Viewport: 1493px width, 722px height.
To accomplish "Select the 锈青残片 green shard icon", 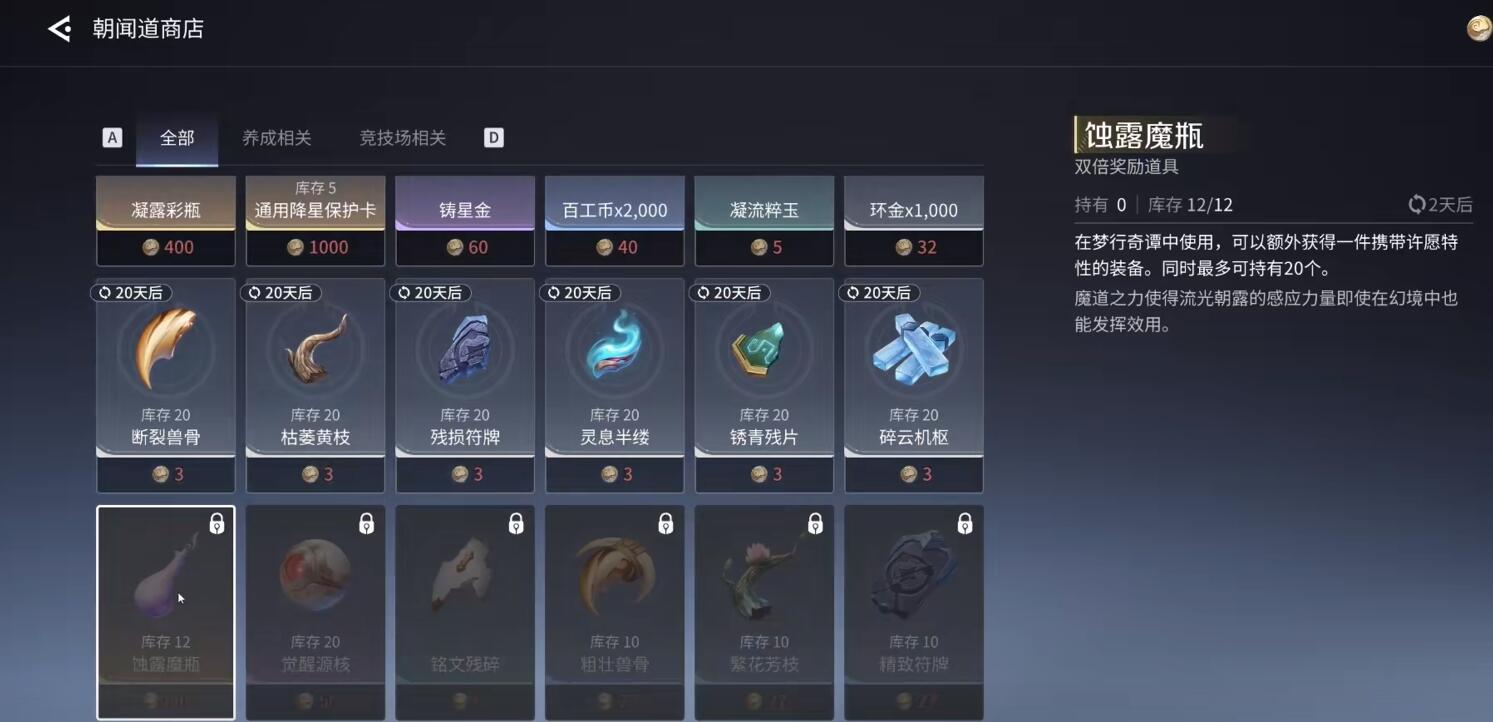I will tap(763, 350).
